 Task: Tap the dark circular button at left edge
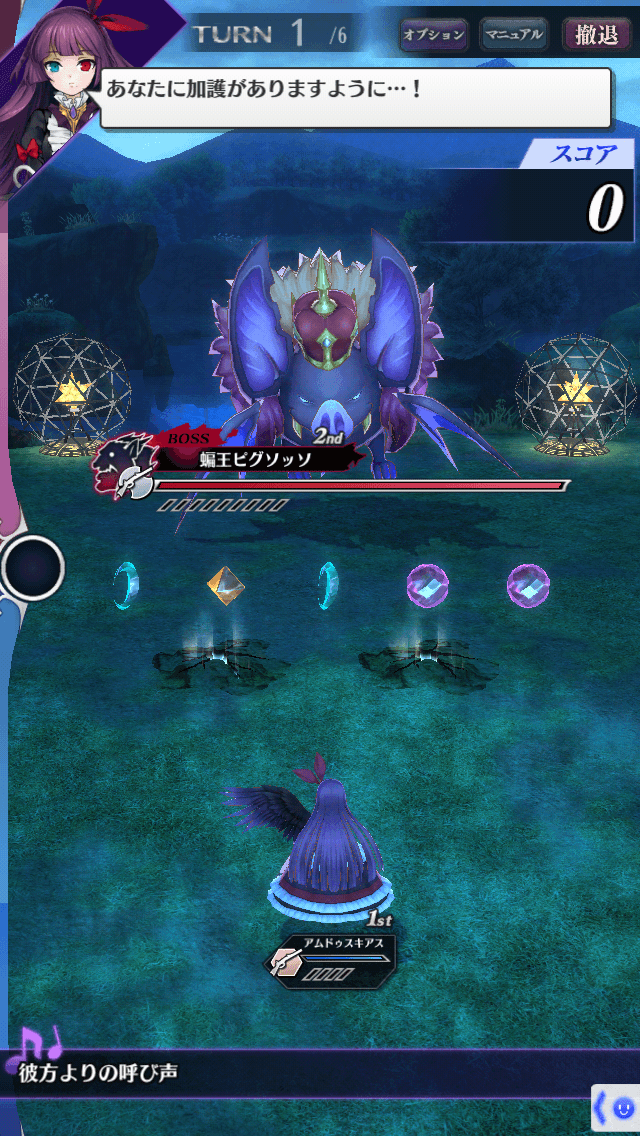[x=33, y=568]
